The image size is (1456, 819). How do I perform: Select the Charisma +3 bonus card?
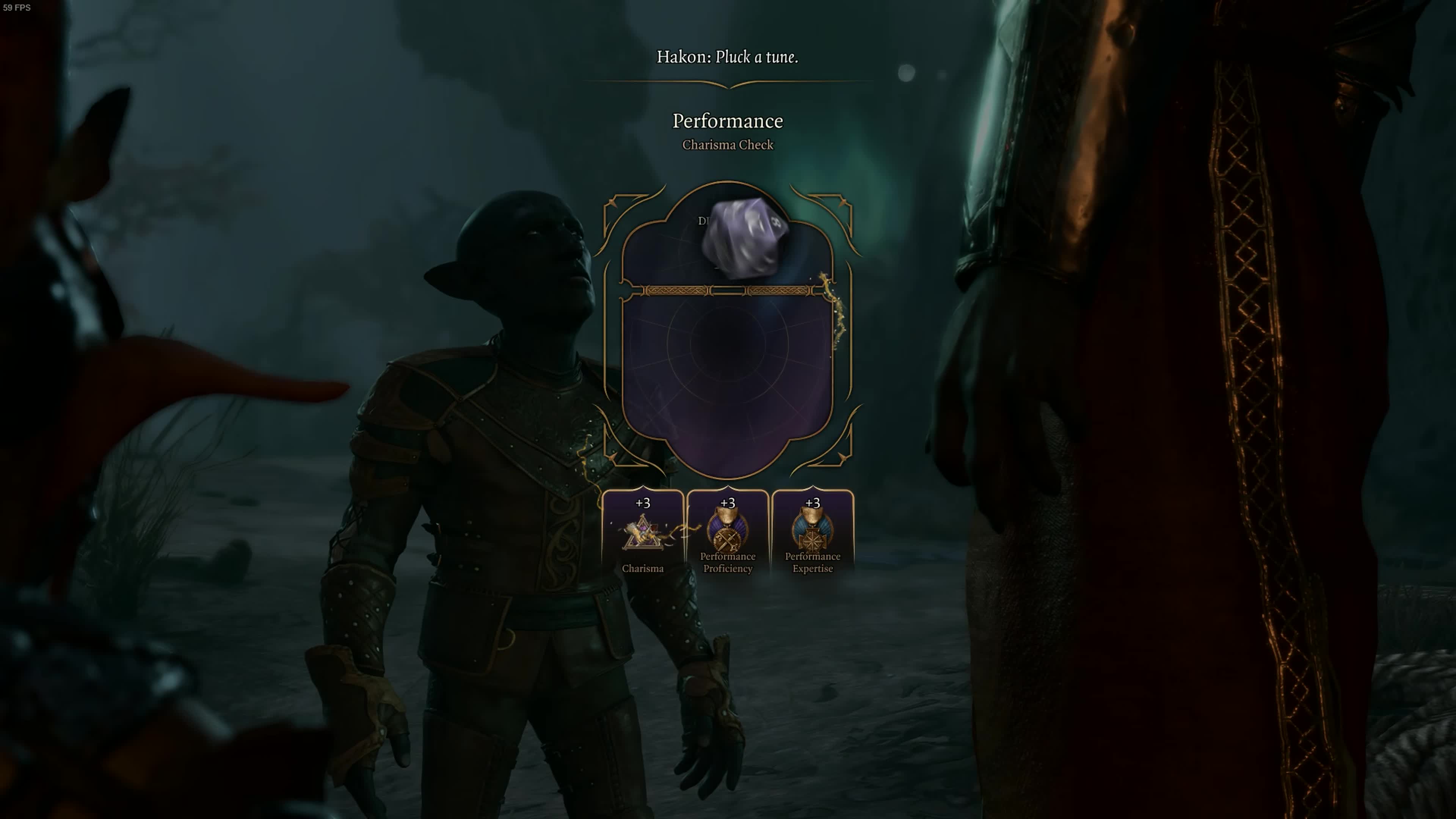(x=643, y=533)
